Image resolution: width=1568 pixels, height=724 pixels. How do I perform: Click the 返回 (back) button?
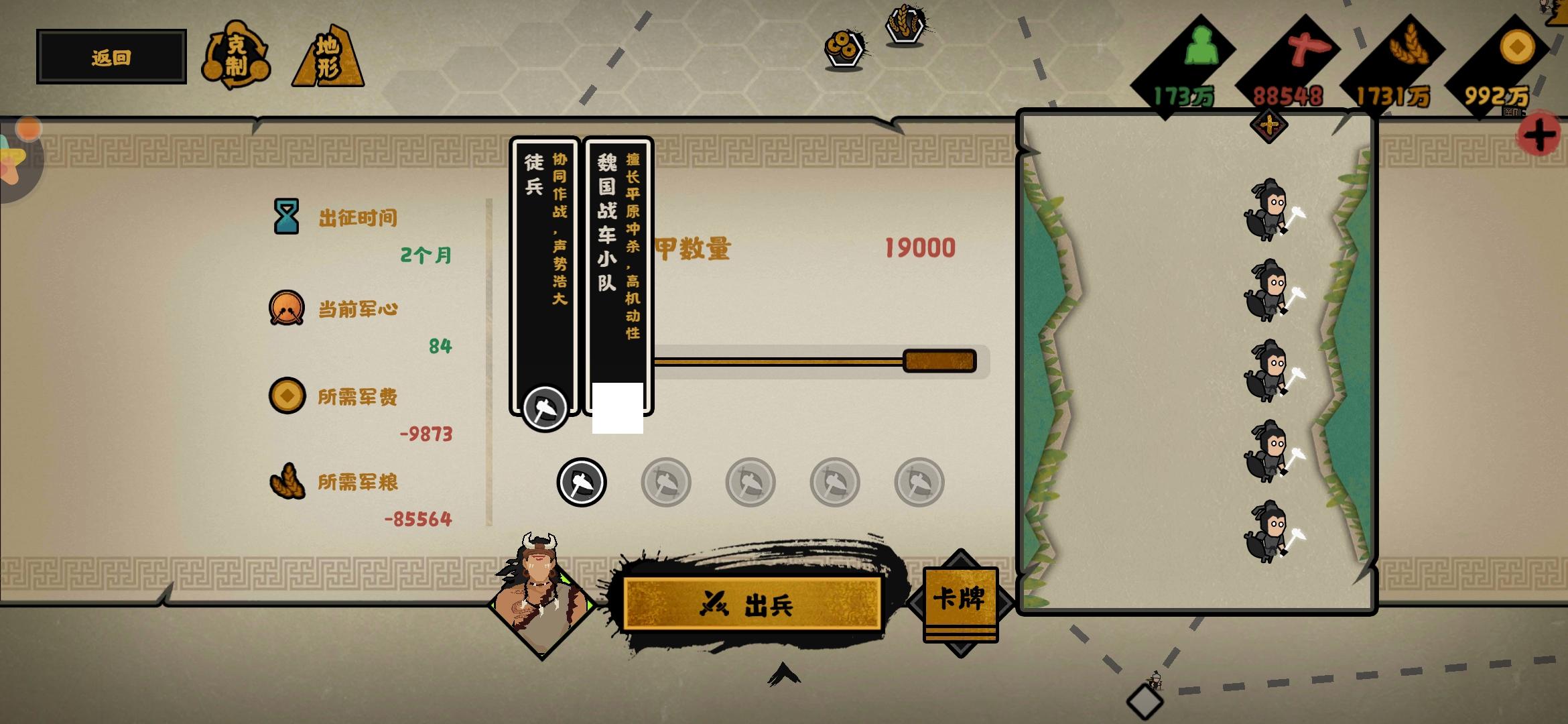[110, 56]
